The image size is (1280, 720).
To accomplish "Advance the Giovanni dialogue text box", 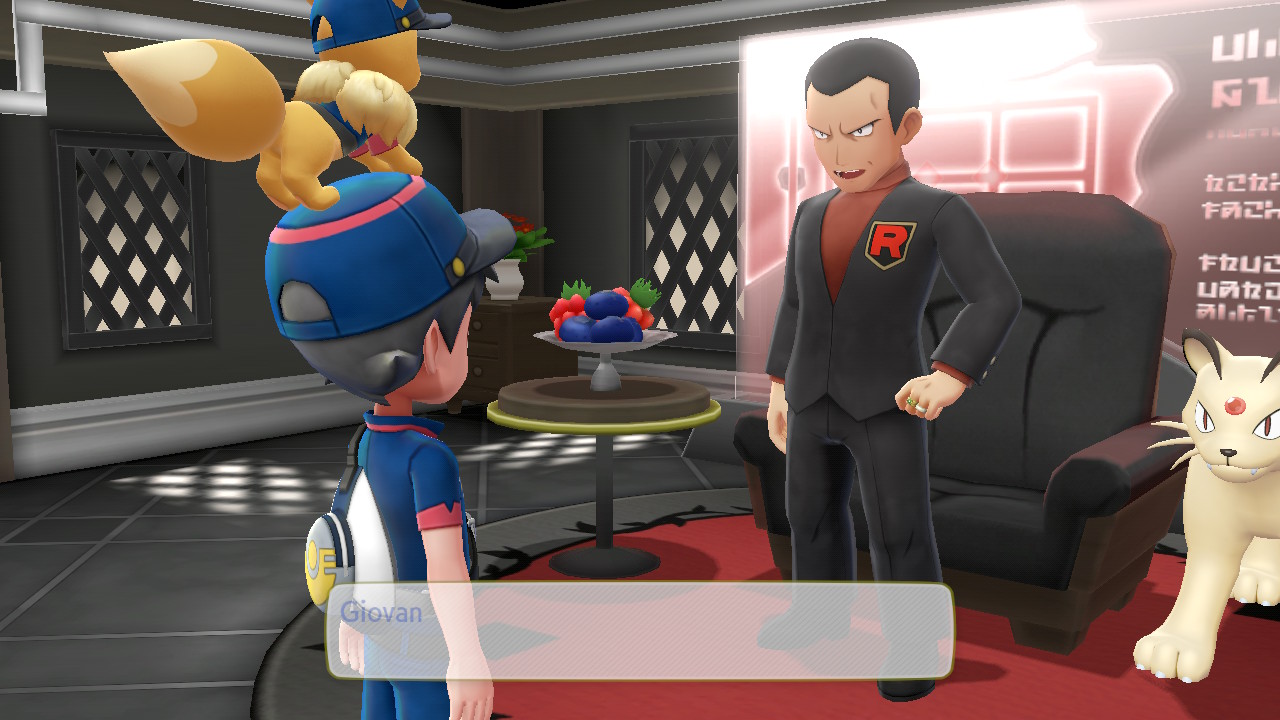I will tap(640, 631).
